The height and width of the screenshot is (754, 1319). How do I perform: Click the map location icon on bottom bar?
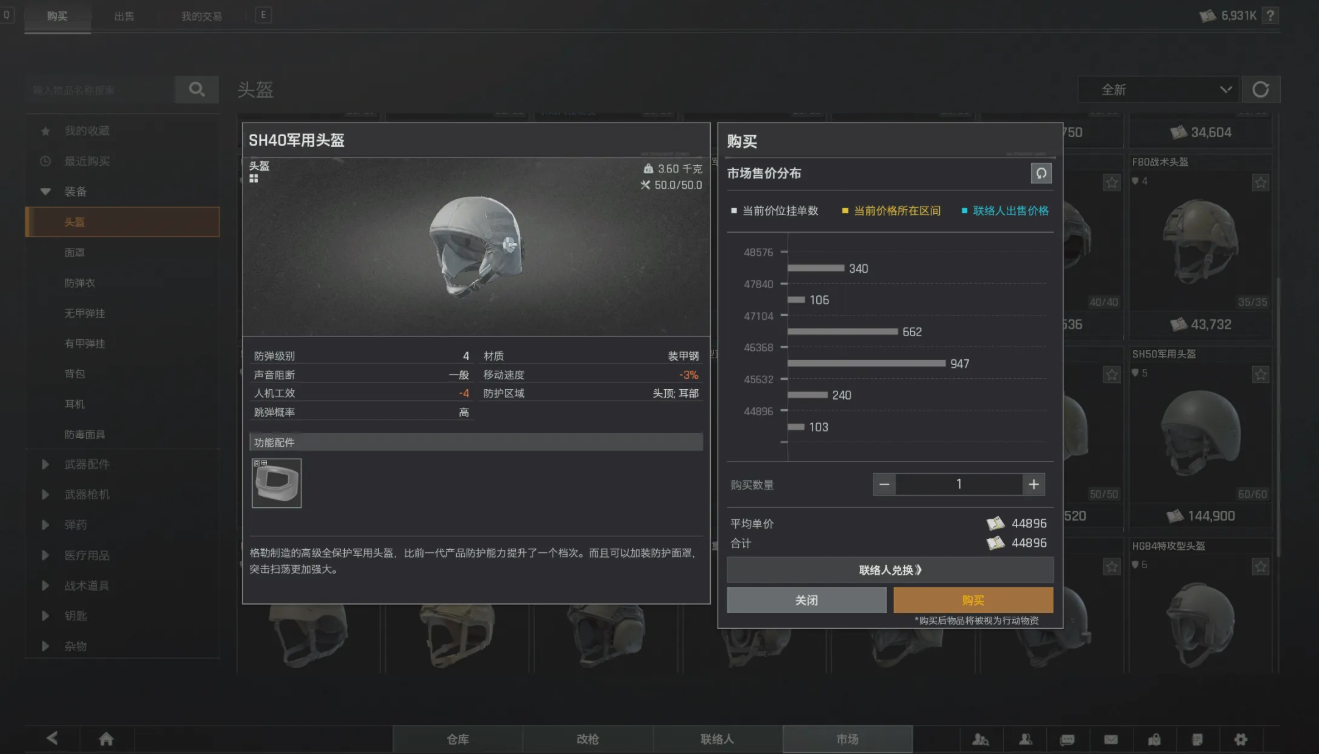pos(1155,738)
